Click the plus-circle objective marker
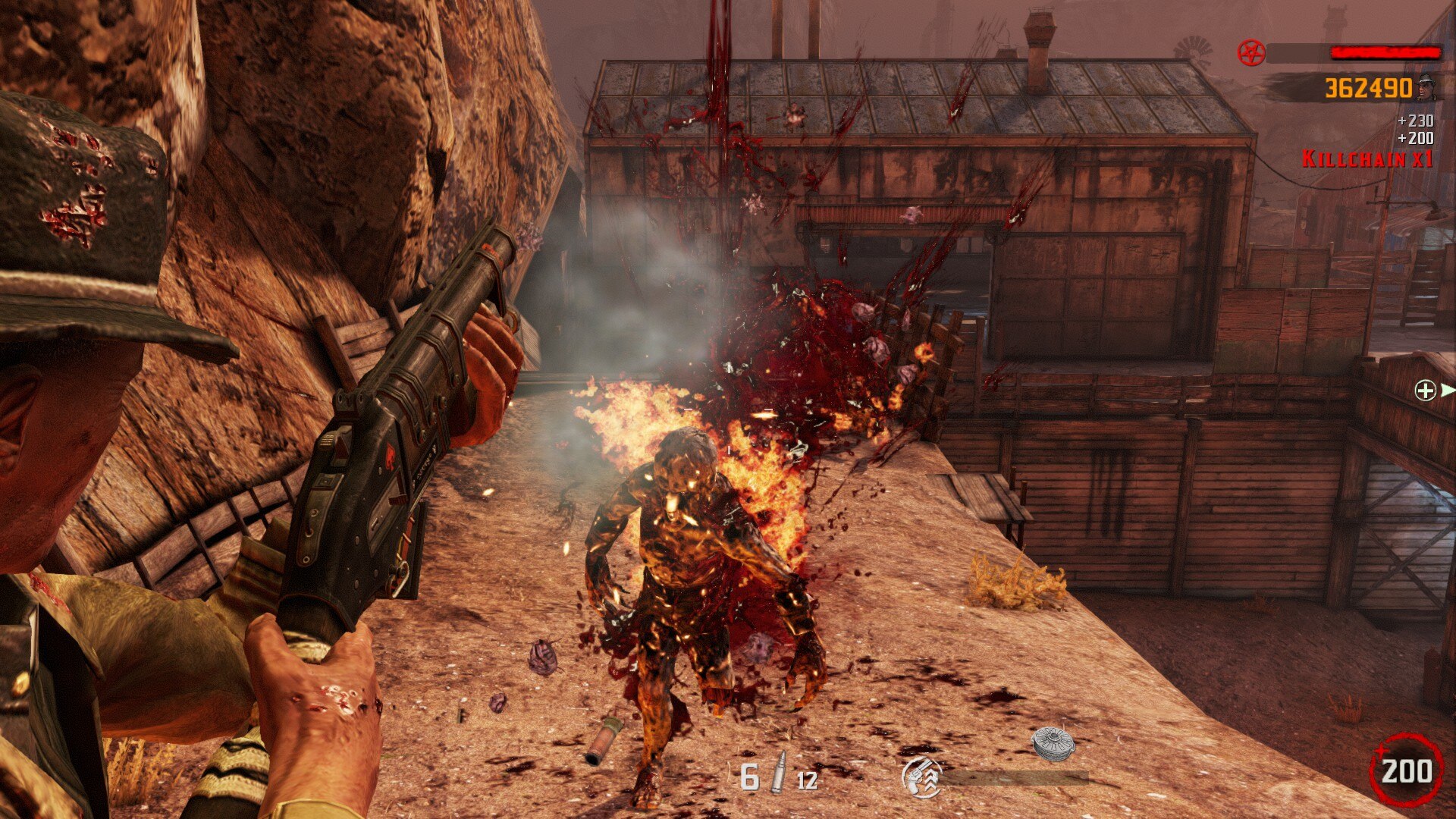 coord(1426,391)
